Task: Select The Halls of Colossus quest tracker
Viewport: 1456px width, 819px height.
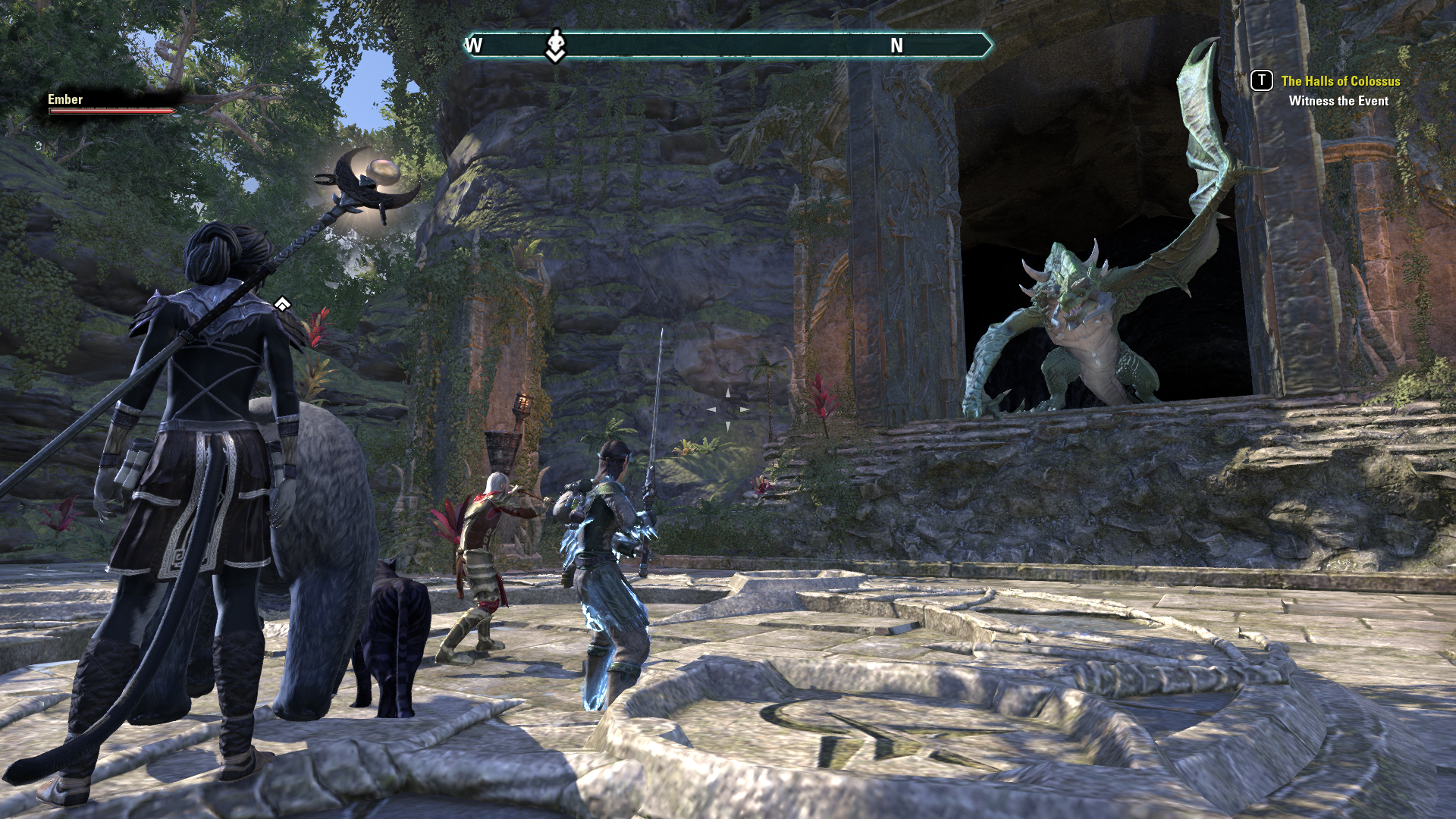Action: click(1340, 81)
